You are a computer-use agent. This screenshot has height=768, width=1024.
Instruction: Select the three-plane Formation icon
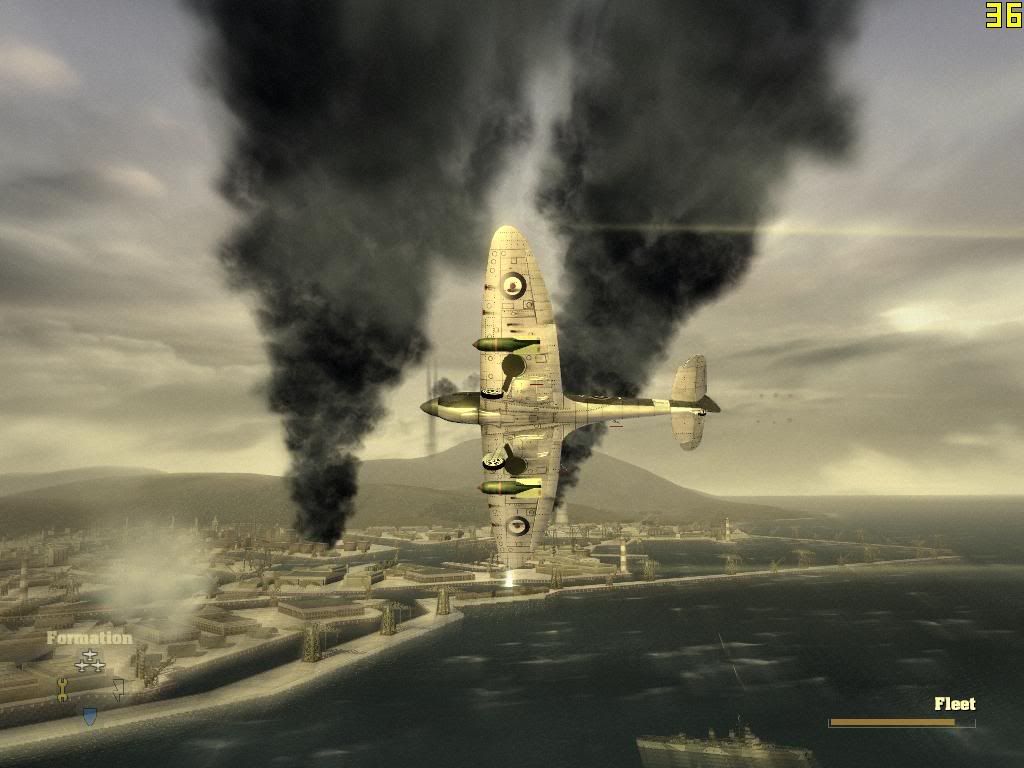pos(90,660)
